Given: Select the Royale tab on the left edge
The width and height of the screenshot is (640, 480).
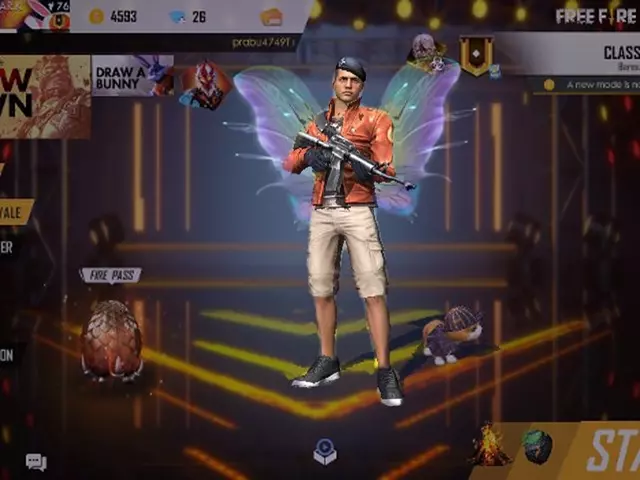Looking at the screenshot, I should (16, 211).
